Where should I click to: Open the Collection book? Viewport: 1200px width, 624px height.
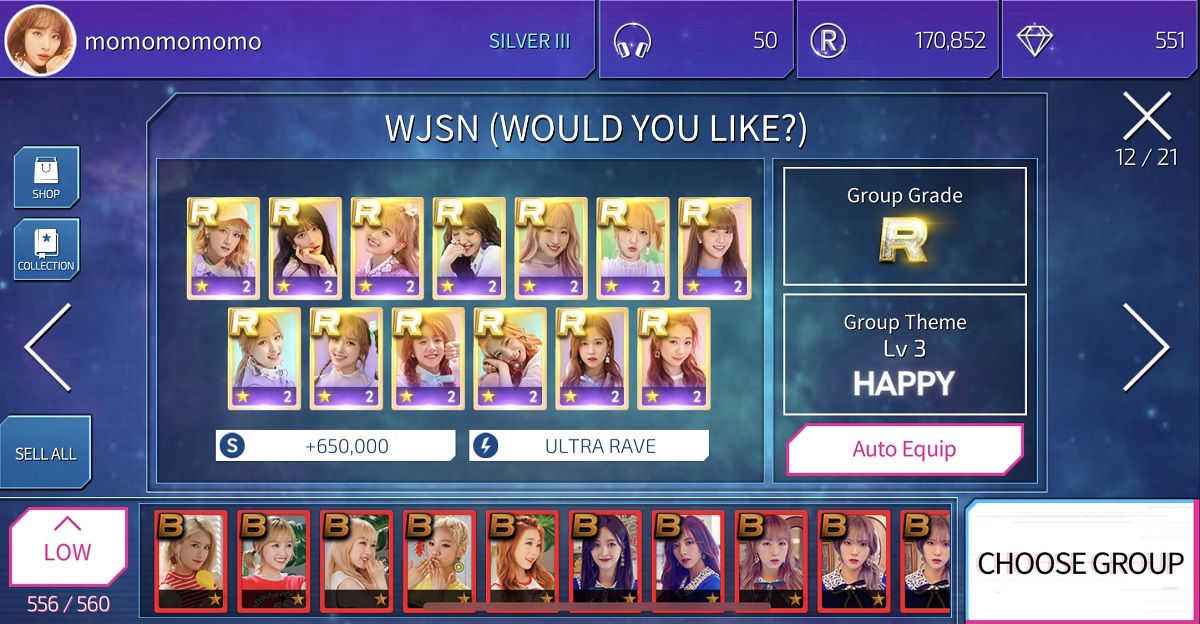pyautogui.click(x=46, y=249)
